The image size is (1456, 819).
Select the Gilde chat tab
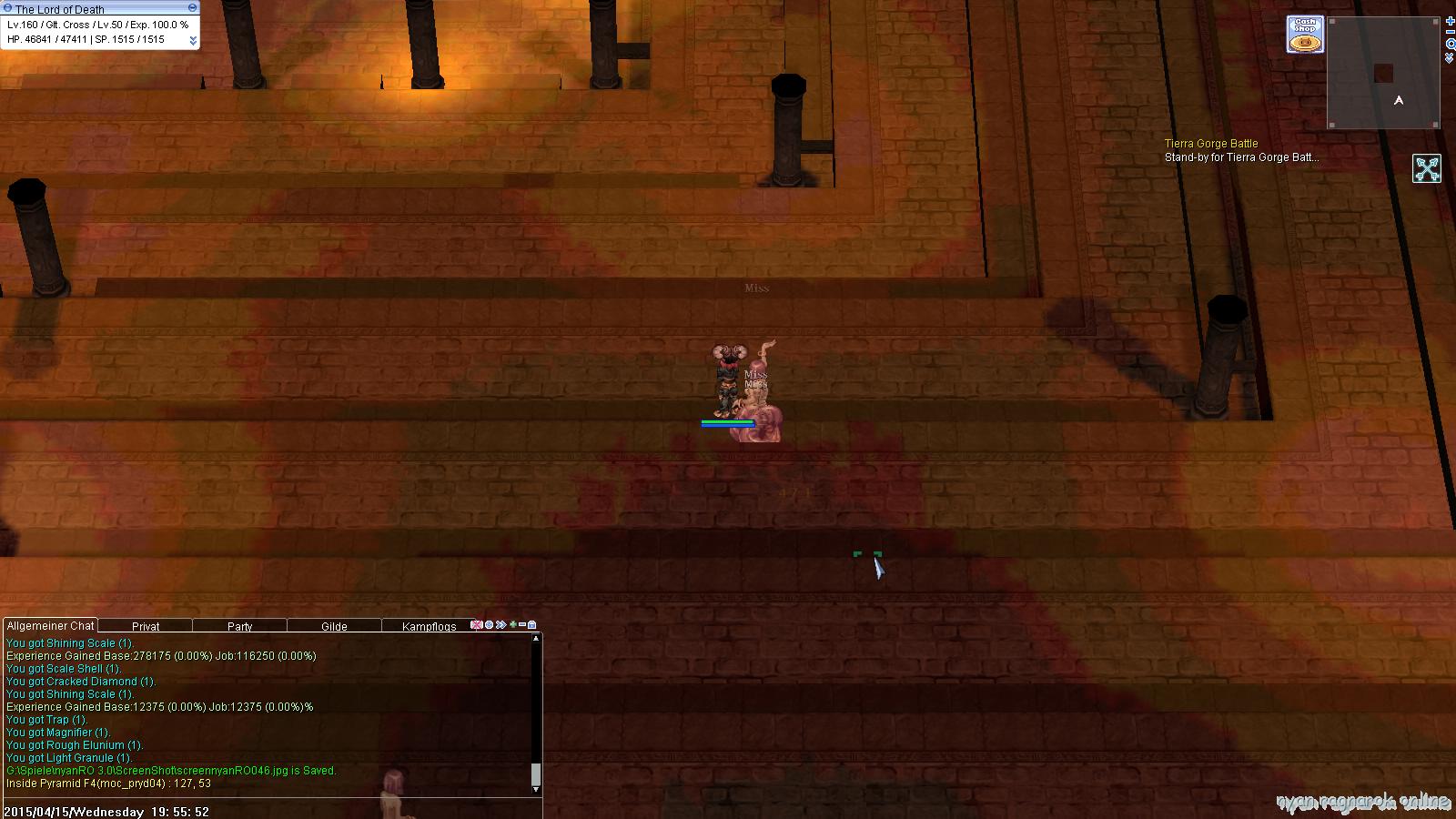click(334, 626)
